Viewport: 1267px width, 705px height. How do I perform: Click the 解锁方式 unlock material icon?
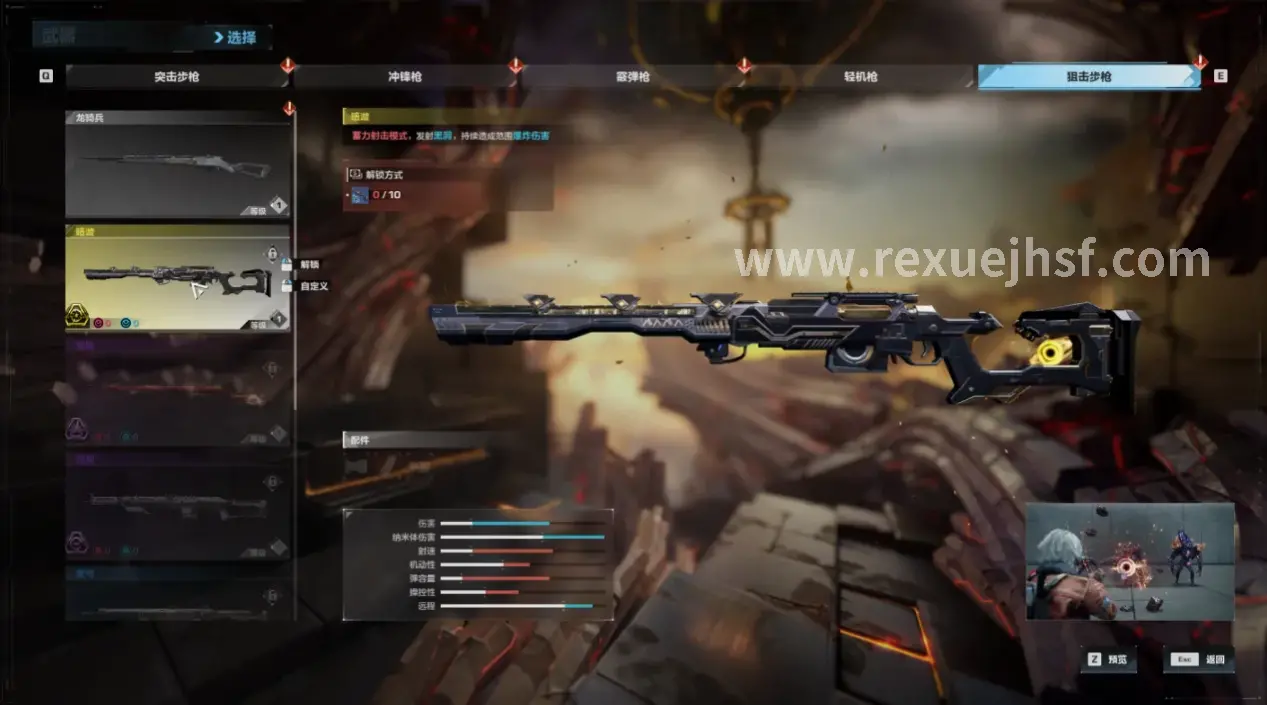click(x=360, y=194)
